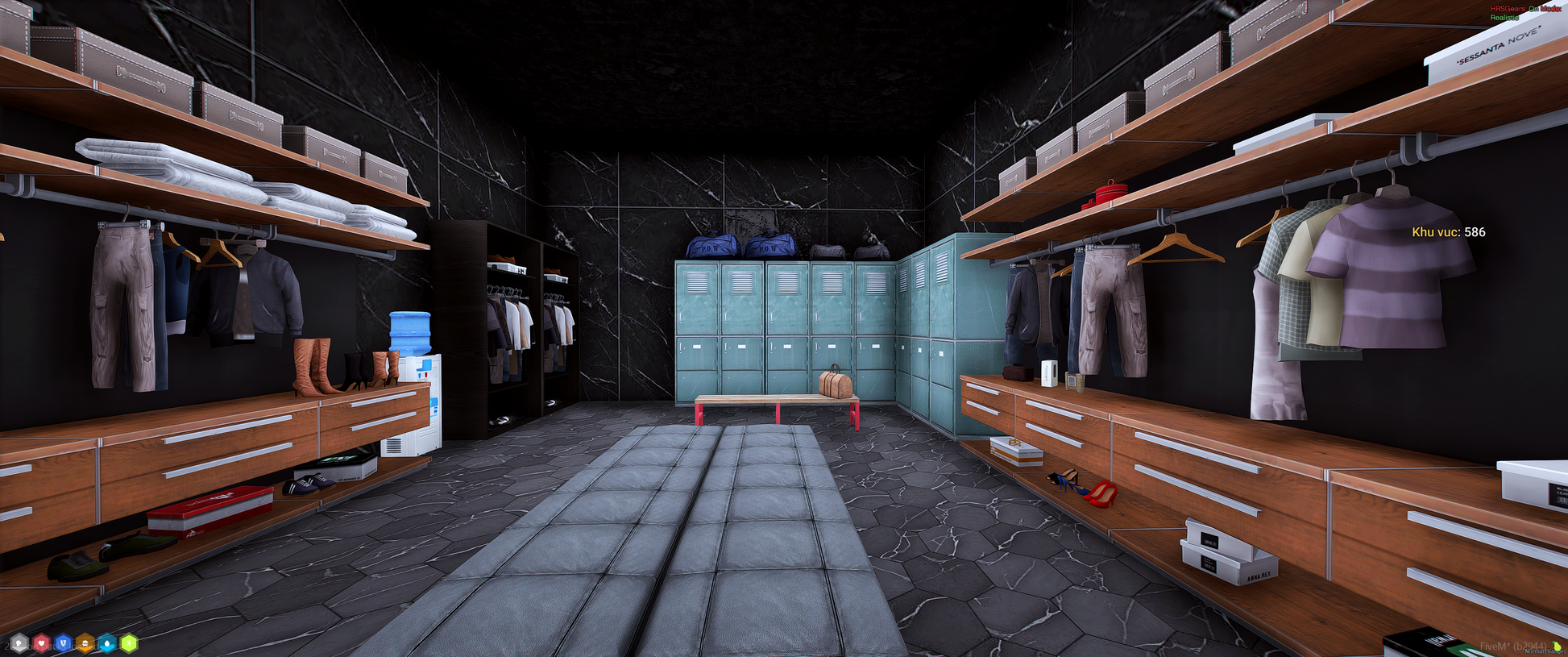Select the red heart health hexagon
Screen dimensions: 1568x657
tap(41, 643)
